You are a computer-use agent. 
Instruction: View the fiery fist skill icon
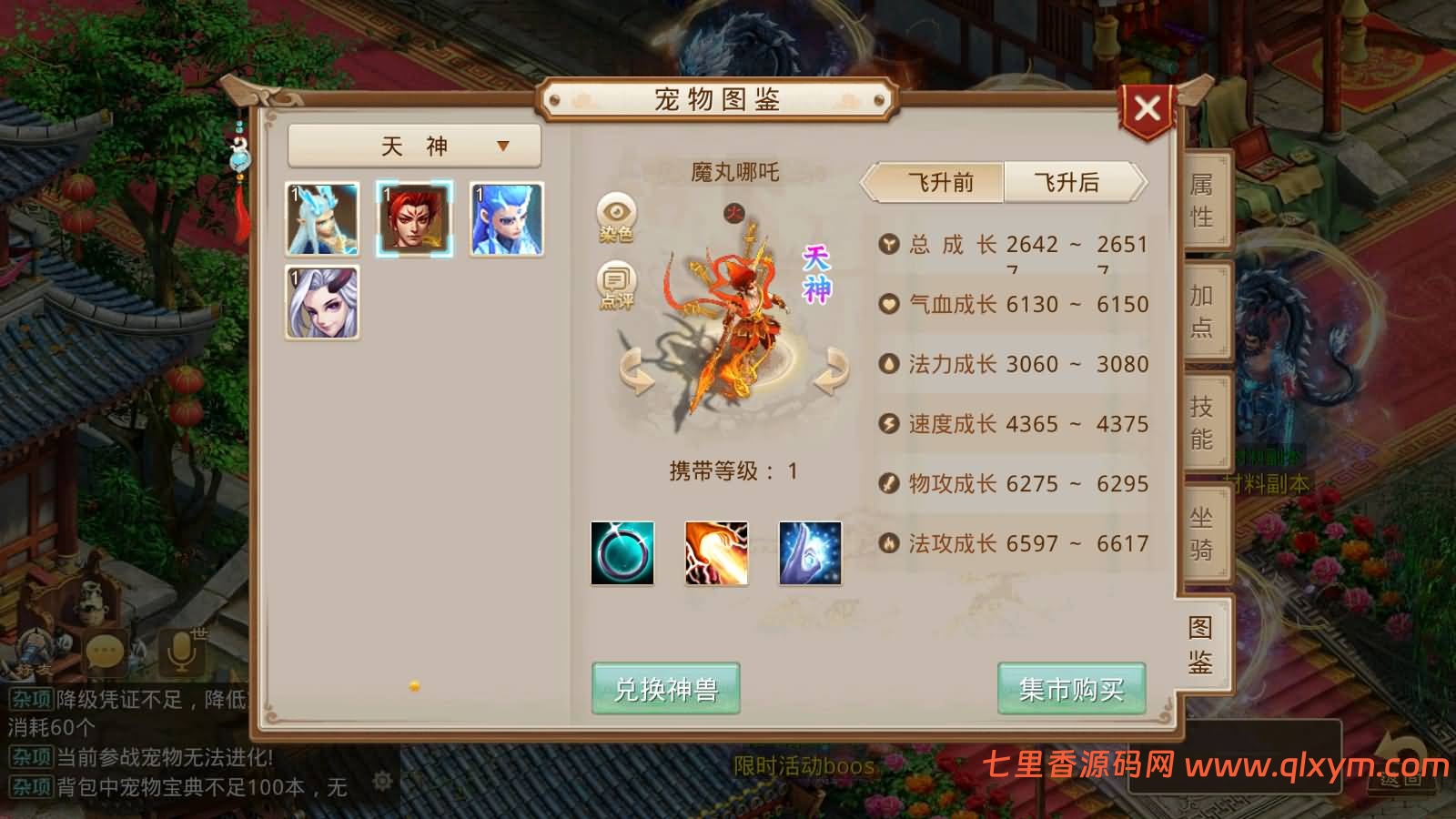coord(716,553)
